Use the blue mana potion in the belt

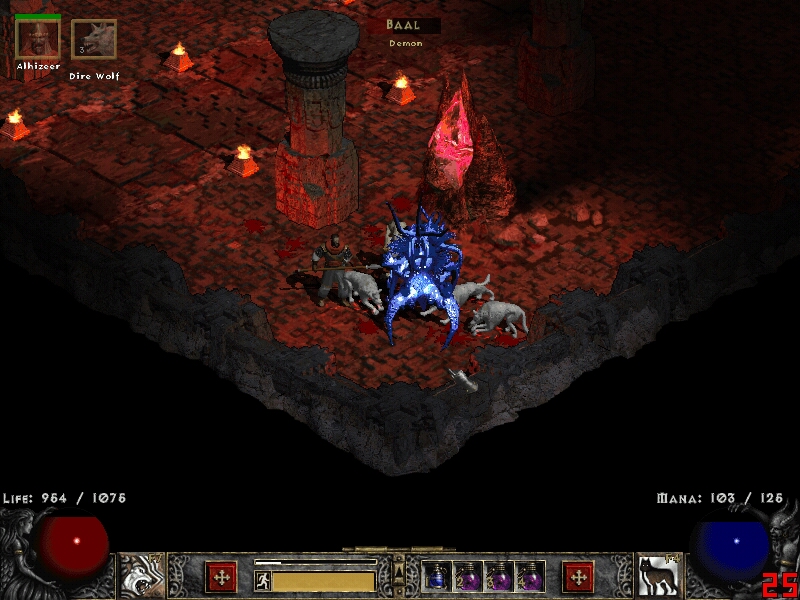(437, 577)
